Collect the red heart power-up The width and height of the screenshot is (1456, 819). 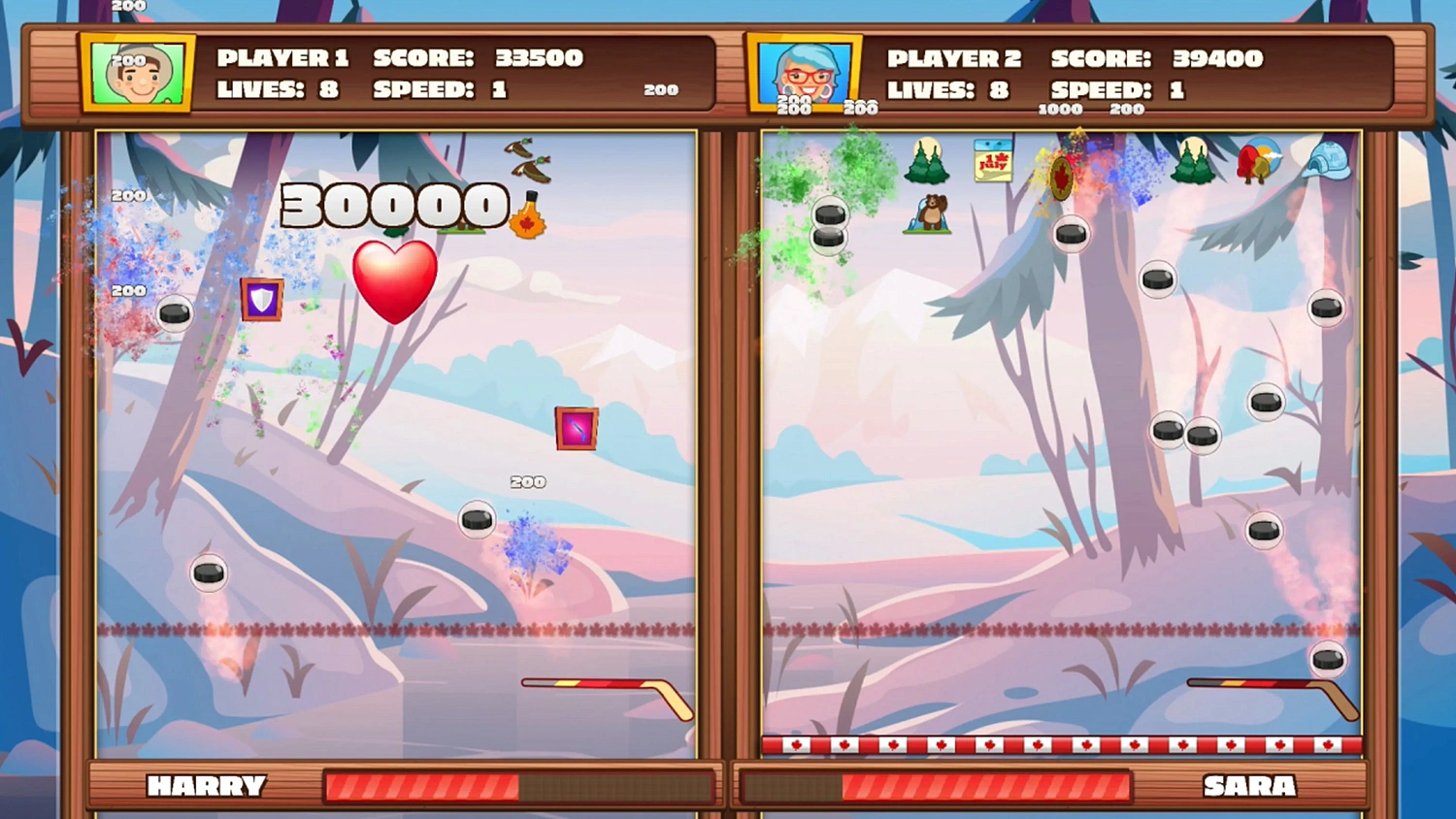point(393,279)
